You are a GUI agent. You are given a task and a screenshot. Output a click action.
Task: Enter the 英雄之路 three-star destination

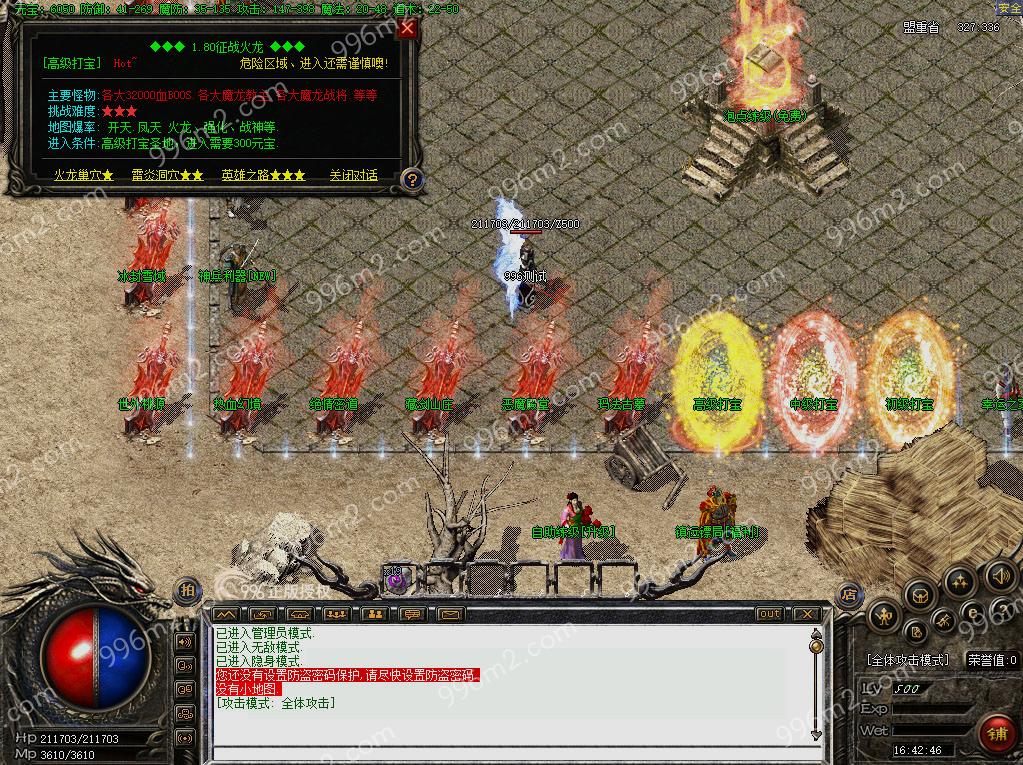tap(263, 175)
